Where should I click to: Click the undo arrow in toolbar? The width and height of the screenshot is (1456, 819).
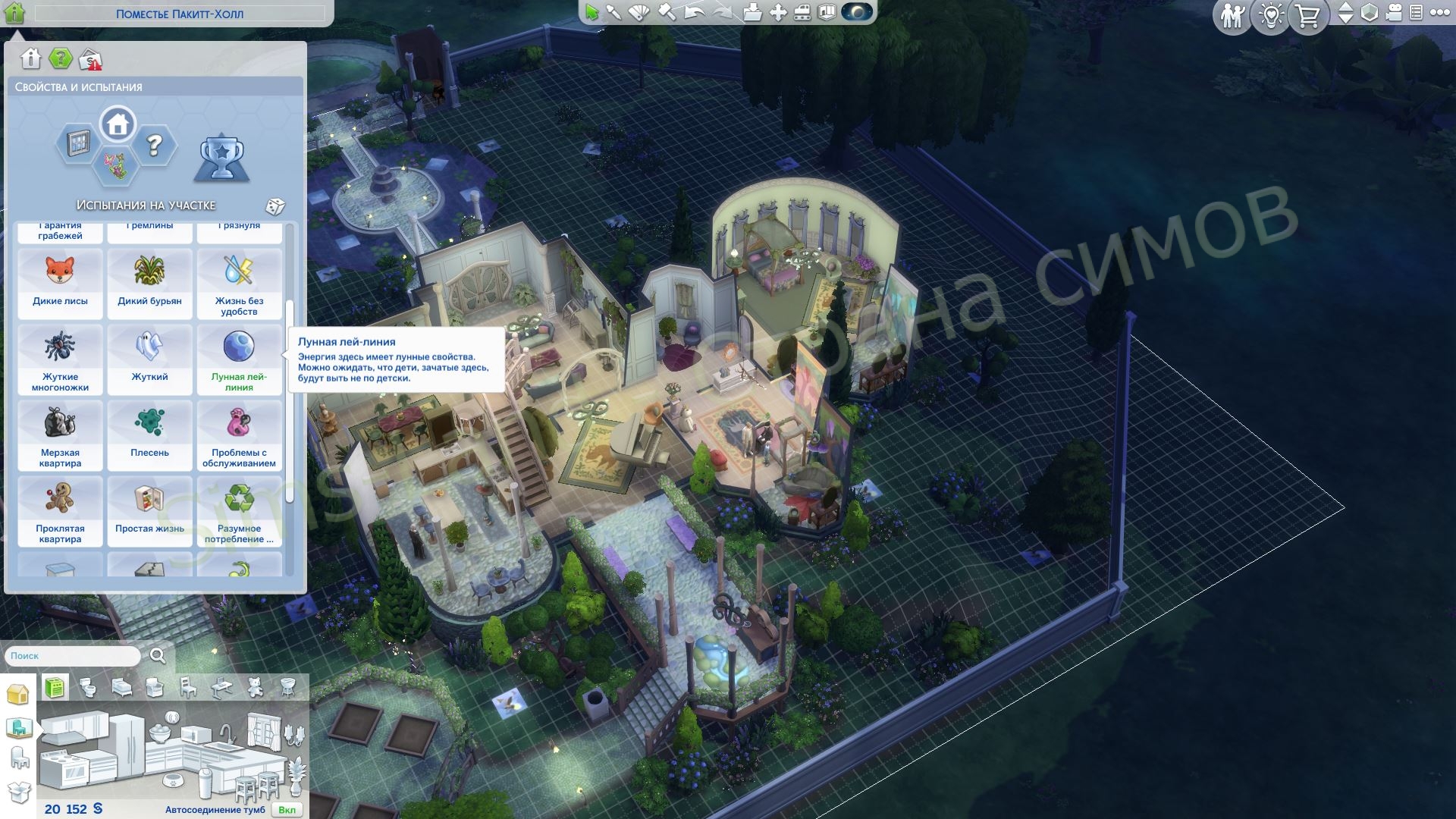pos(693,13)
